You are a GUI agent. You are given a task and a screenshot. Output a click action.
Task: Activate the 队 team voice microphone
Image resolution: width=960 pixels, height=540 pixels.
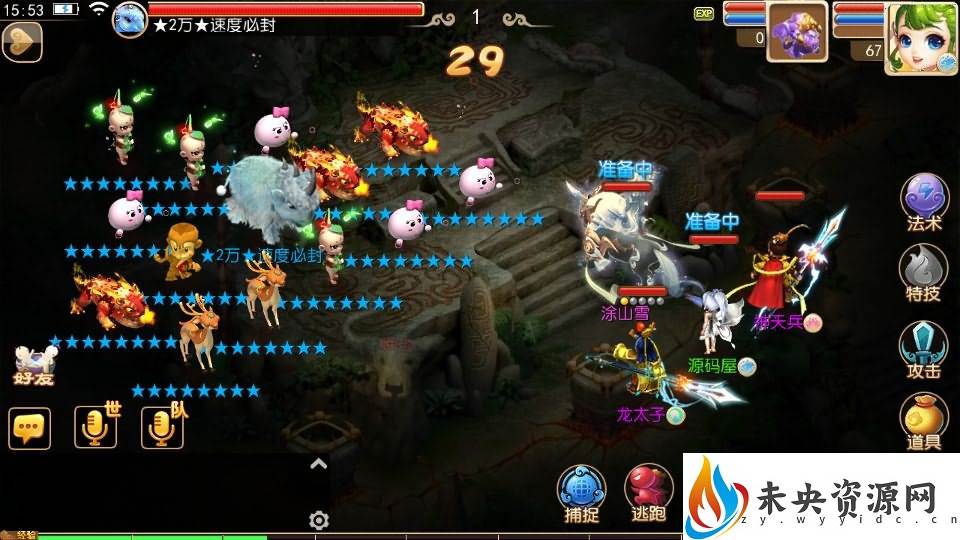pyautogui.click(x=162, y=428)
